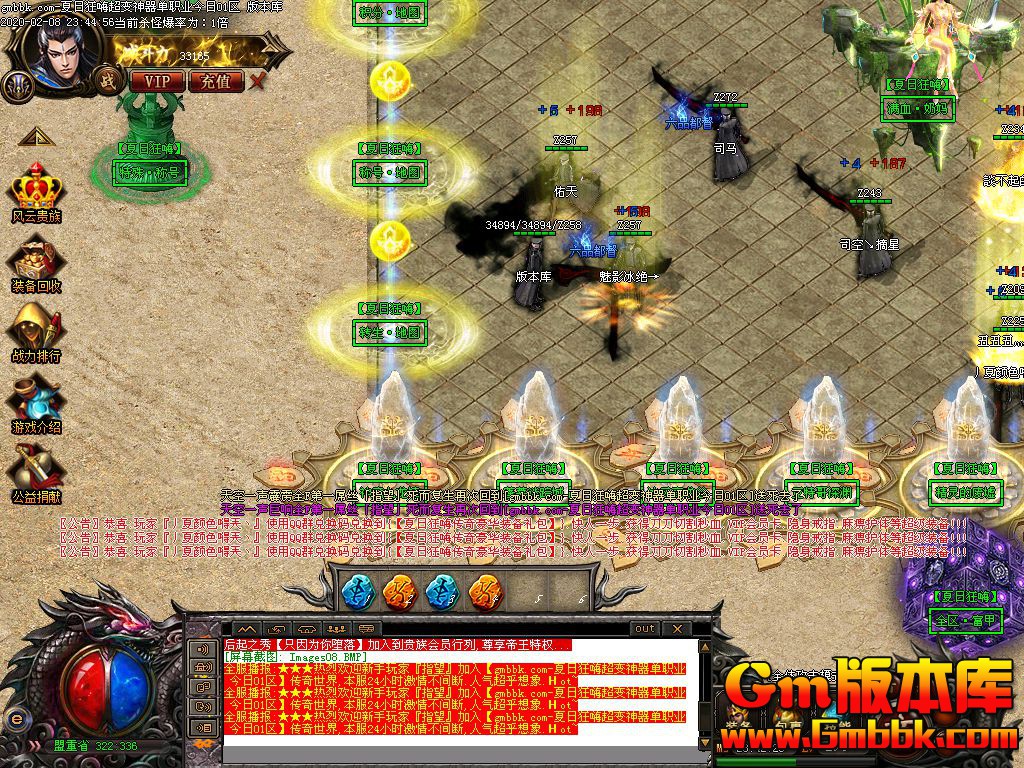Click the 充值 recharge button

216,81
